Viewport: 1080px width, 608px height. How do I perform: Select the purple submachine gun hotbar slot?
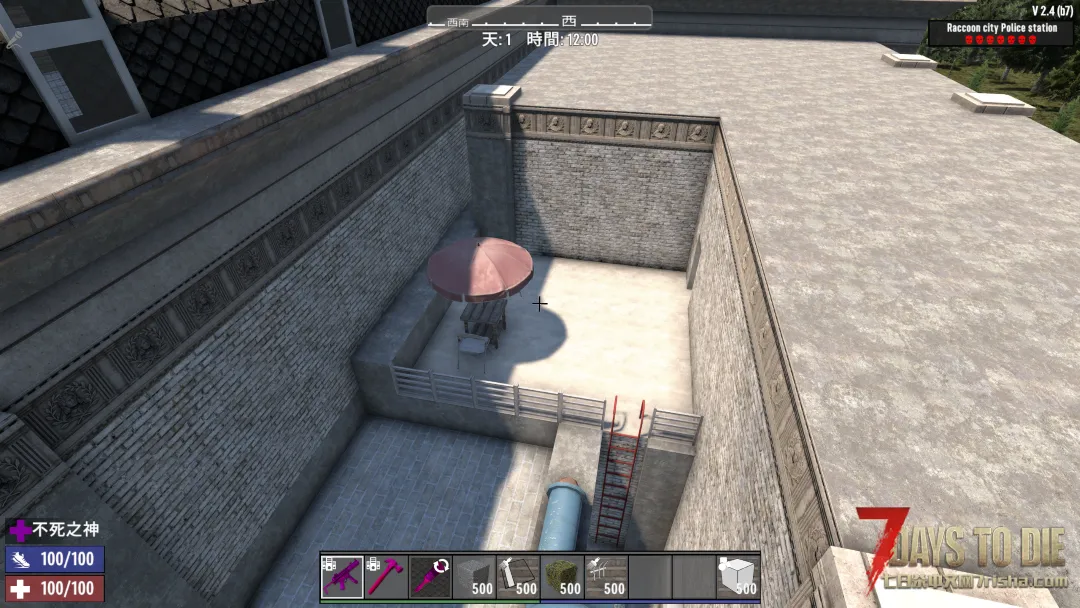[342, 577]
